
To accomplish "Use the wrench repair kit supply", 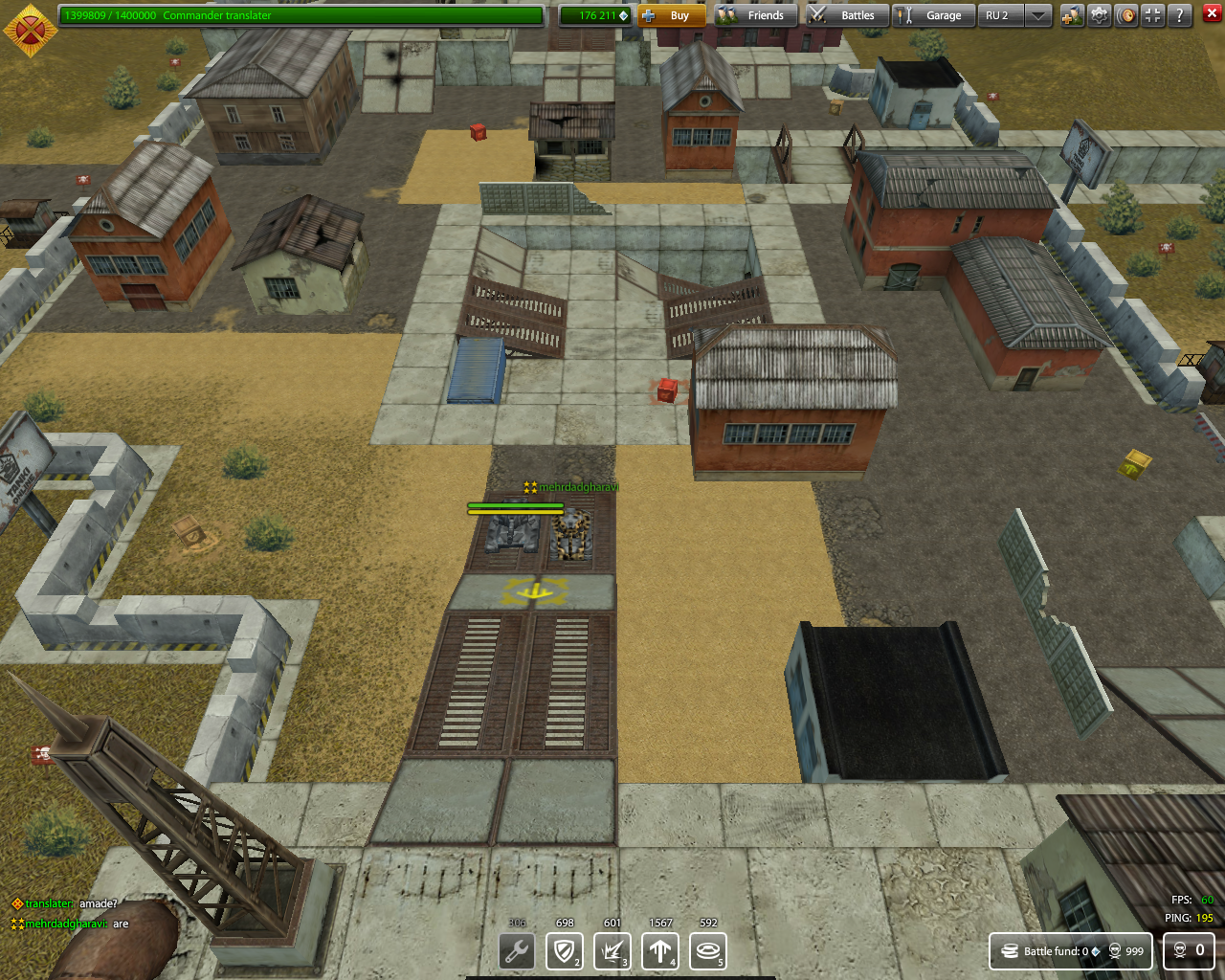I will pyautogui.click(x=517, y=951).
